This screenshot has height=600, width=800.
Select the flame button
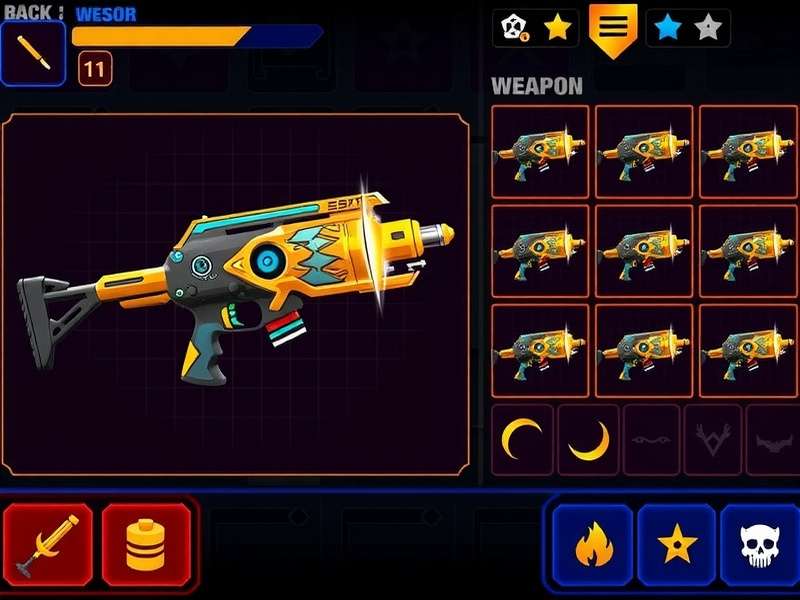click(x=593, y=545)
